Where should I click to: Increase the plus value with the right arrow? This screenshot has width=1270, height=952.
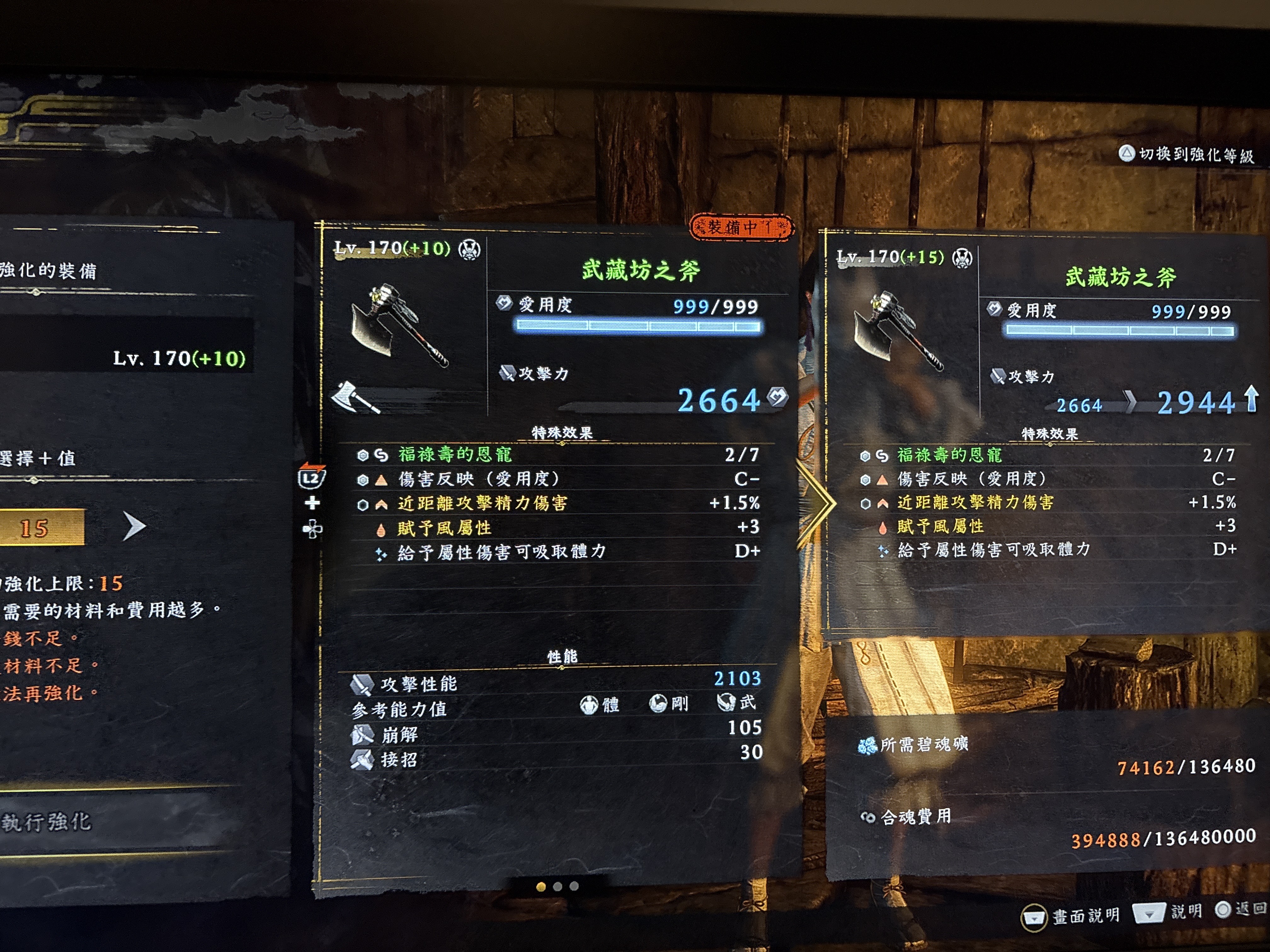(134, 527)
